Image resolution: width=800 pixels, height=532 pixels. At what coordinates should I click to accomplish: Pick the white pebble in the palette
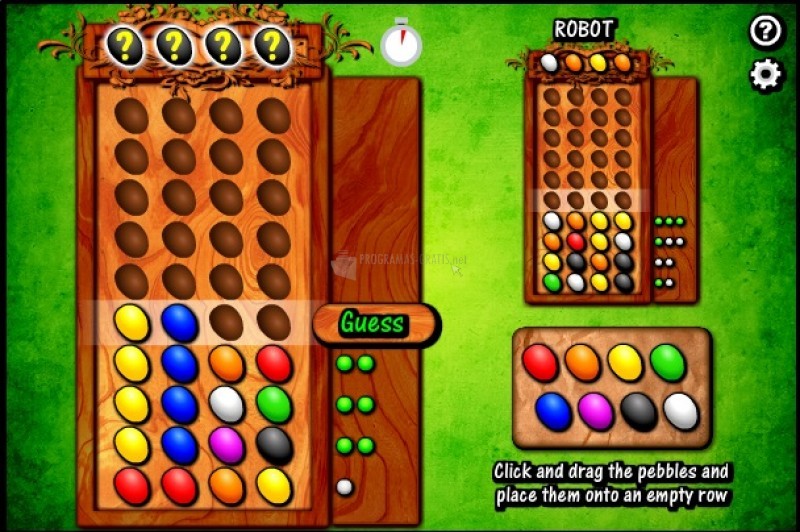point(681,411)
